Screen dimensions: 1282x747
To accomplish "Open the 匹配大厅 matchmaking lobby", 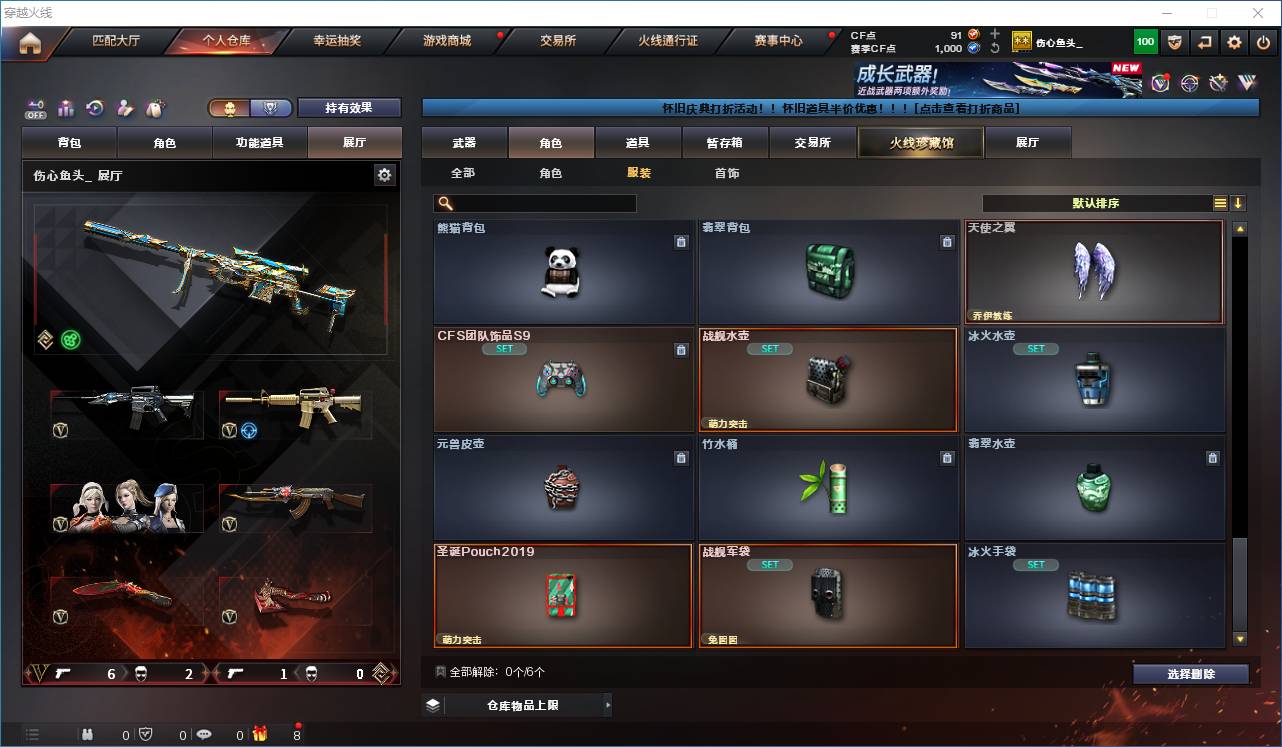I will (x=116, y=41).
